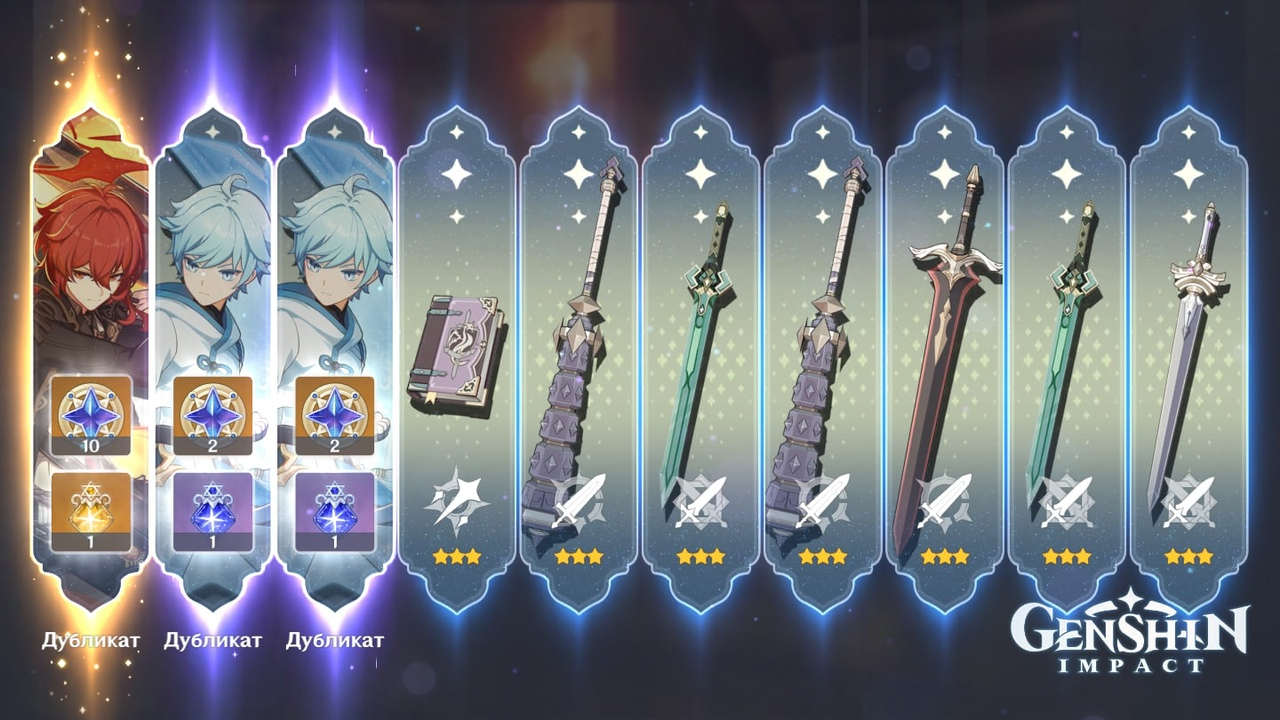Click the golden Stella Fortuna icon

91,511
